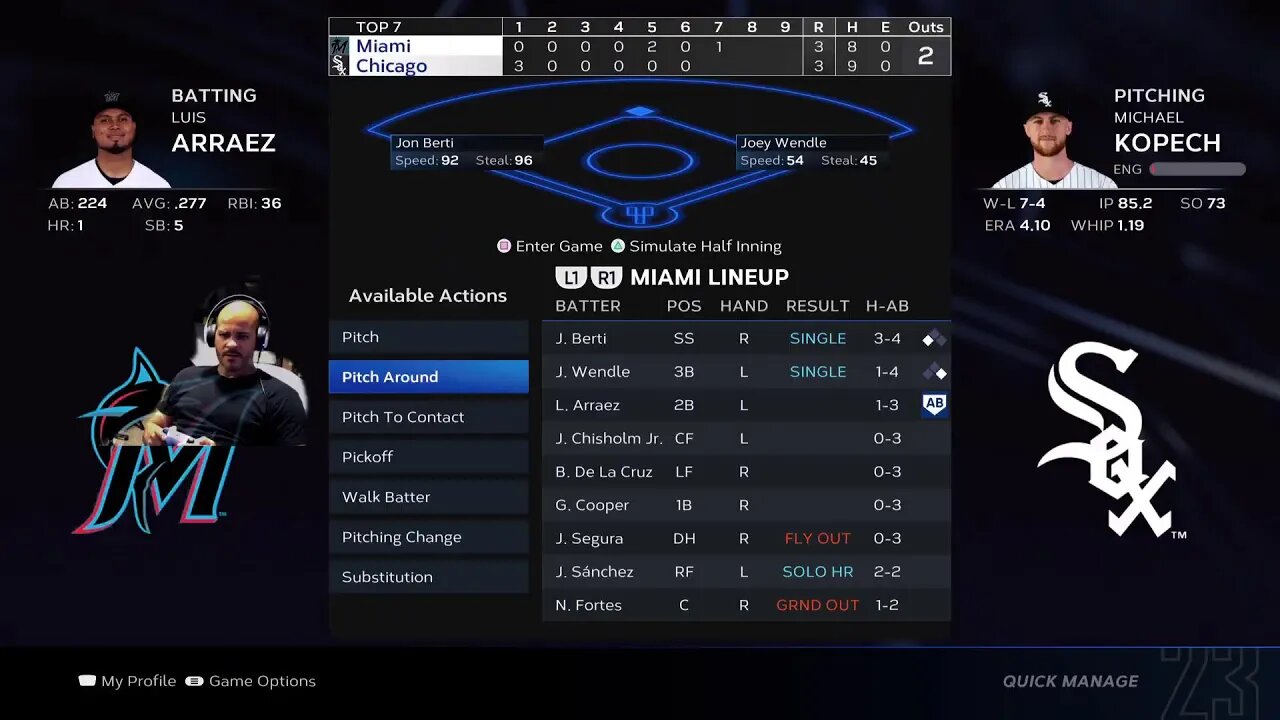Click the baserunner diamond icon beside J. Wendle
Image resolution: width=1280 pixels, height=720 pixels.
tap(934, 371)
